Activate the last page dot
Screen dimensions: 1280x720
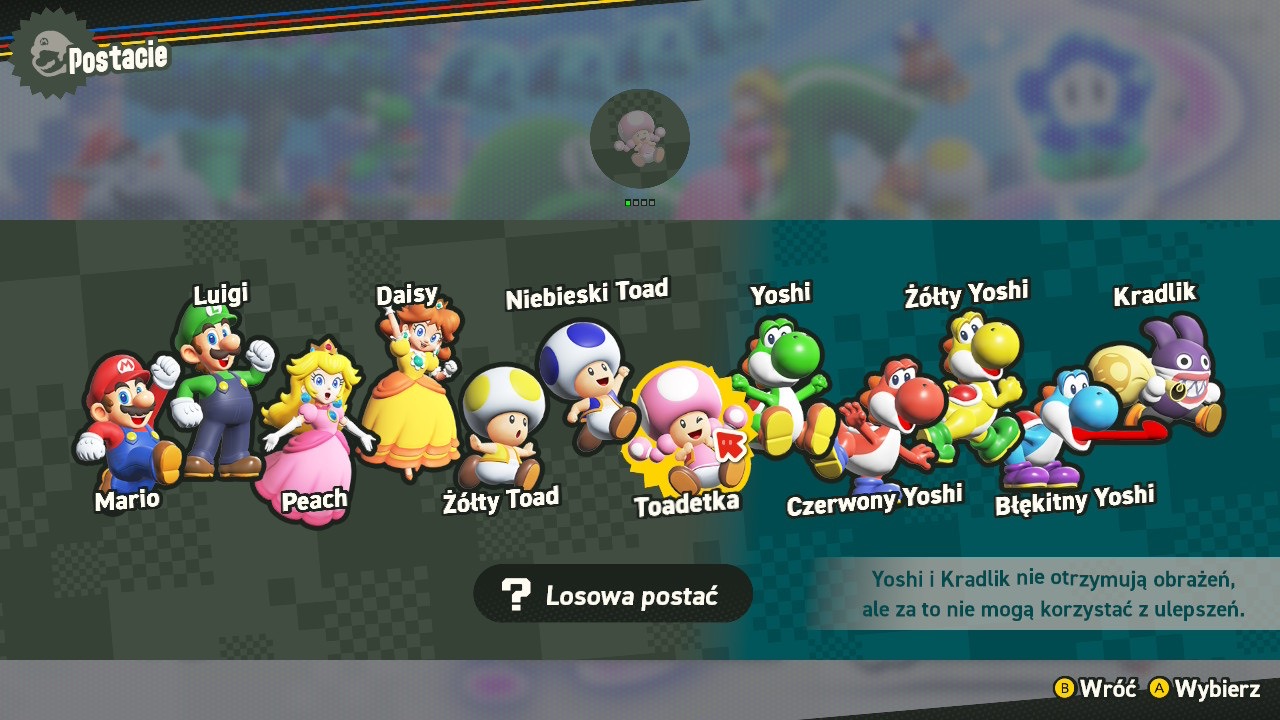point(652,203)
